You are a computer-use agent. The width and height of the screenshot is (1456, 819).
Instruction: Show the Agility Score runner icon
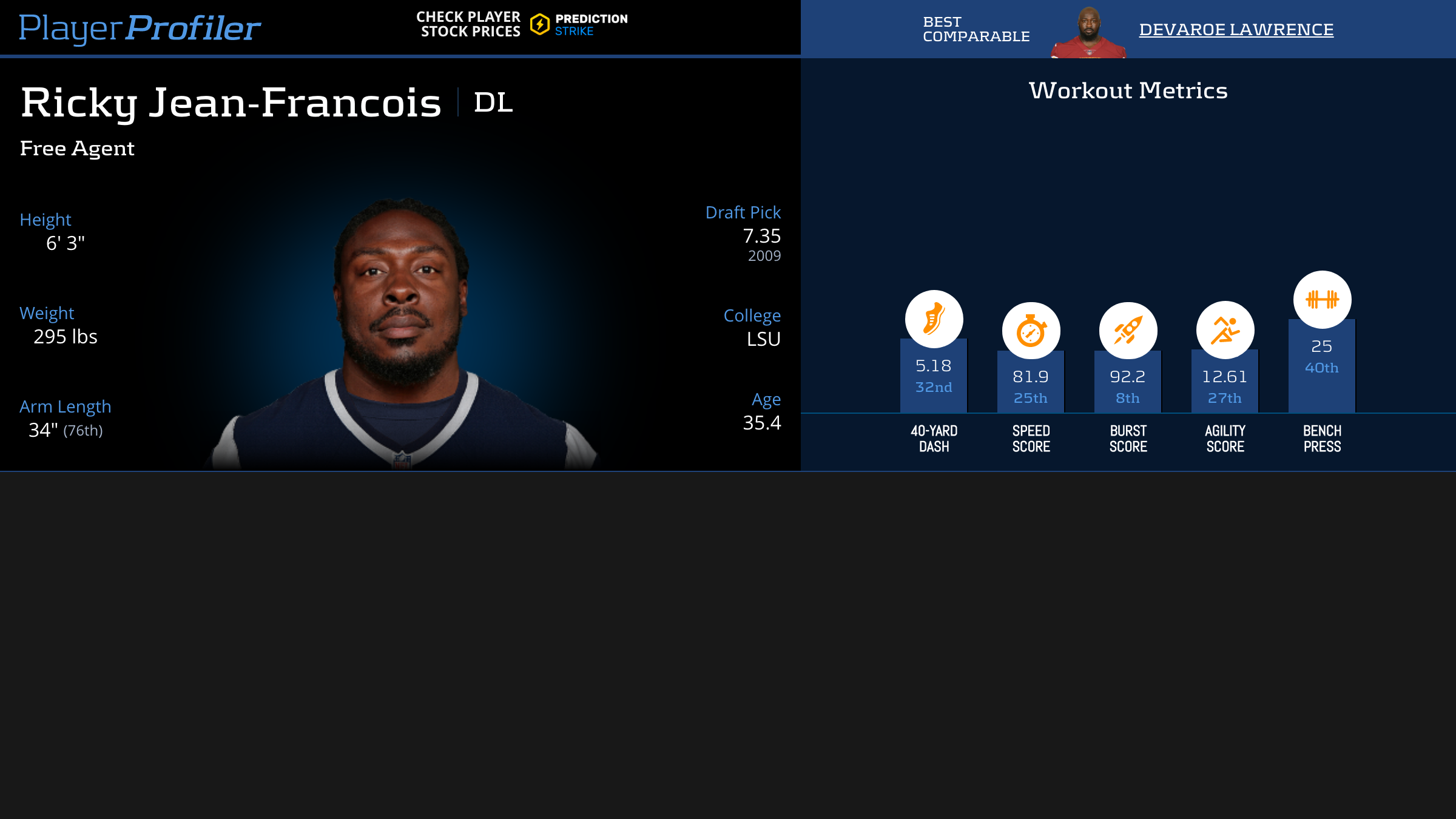[1225, 330]
